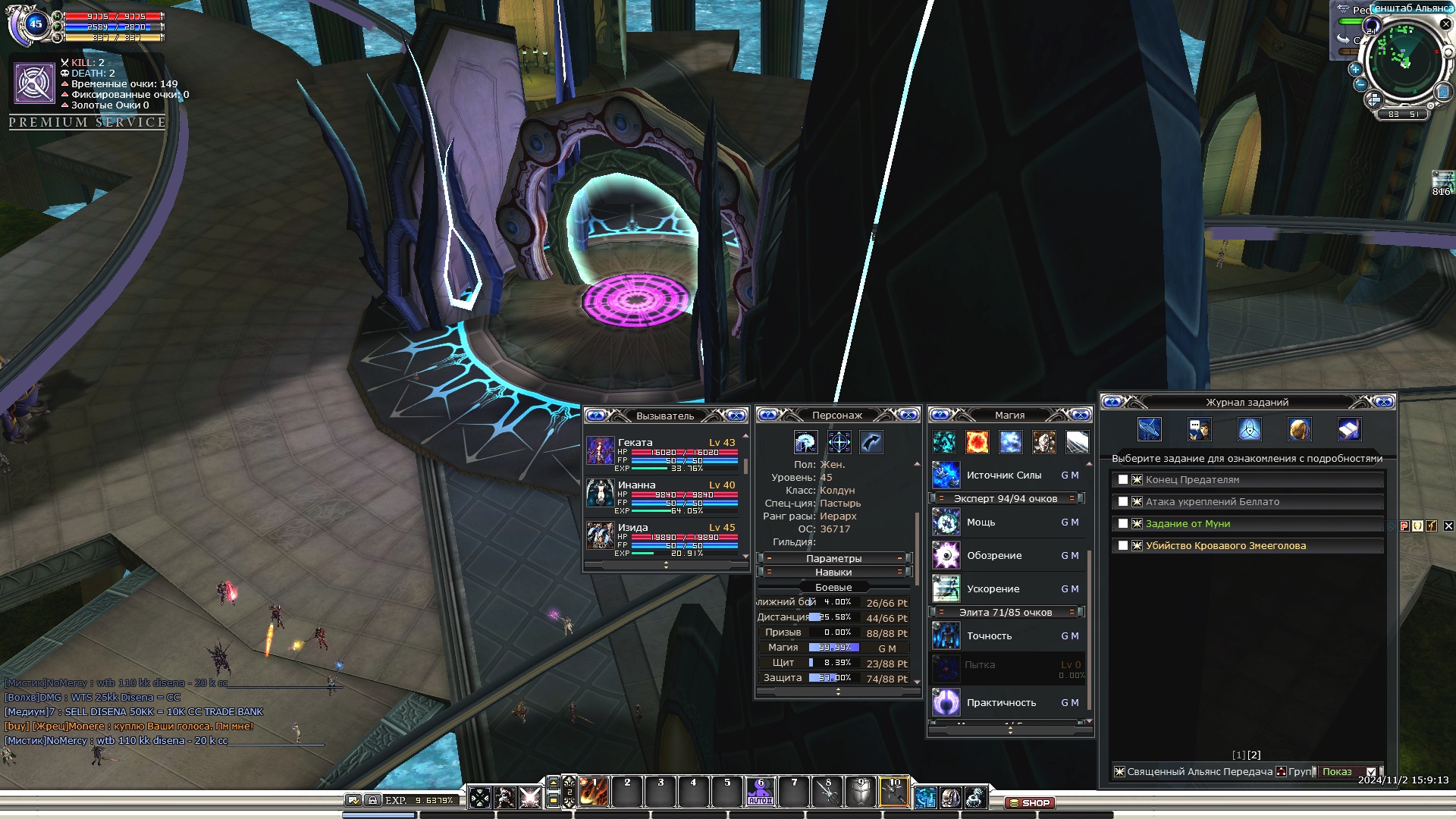Select the quest Задание от Муни
The image size is (1456, 819).
point(1188,524)
